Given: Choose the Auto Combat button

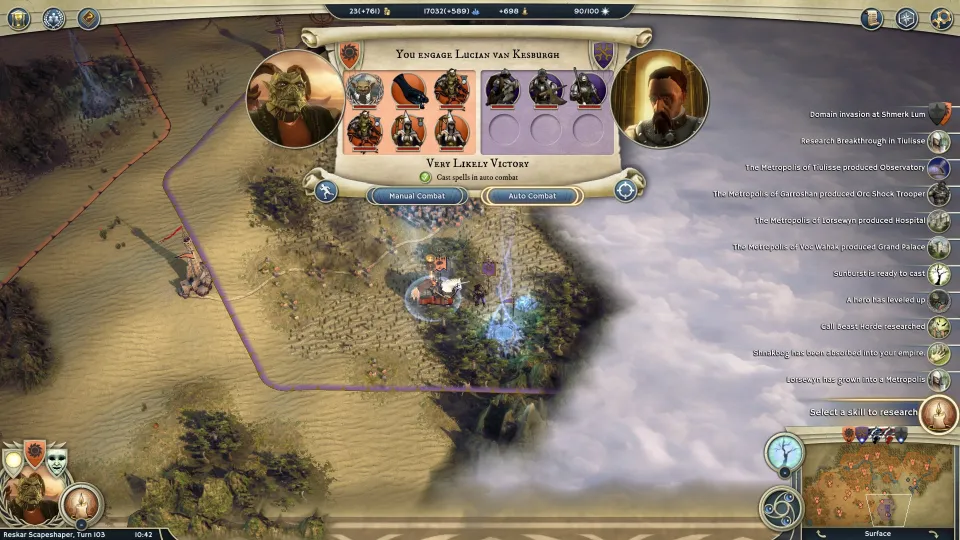Looking at the screenshot, I should (x=532, y=196).
